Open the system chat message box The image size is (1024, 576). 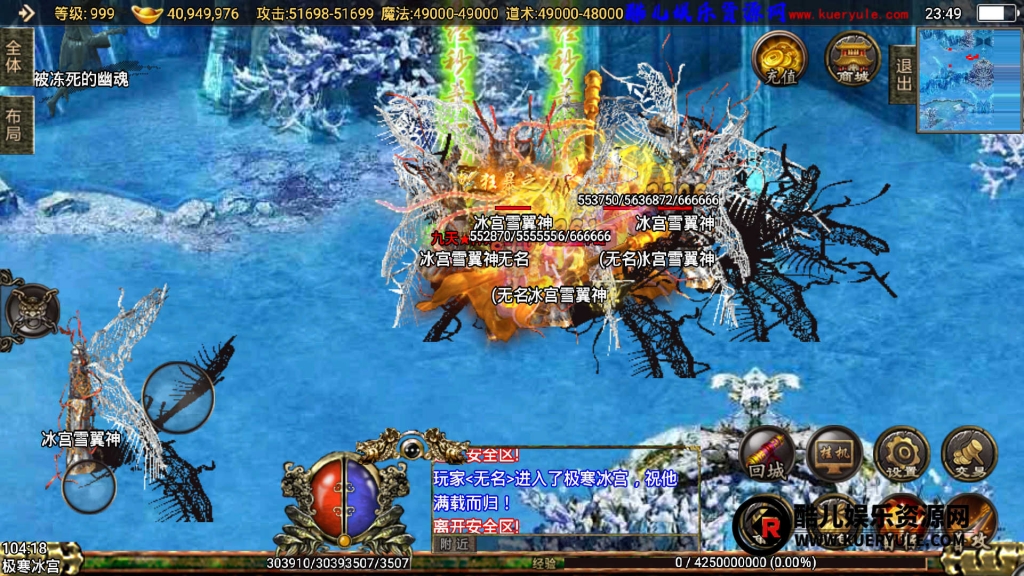point(564,490)
